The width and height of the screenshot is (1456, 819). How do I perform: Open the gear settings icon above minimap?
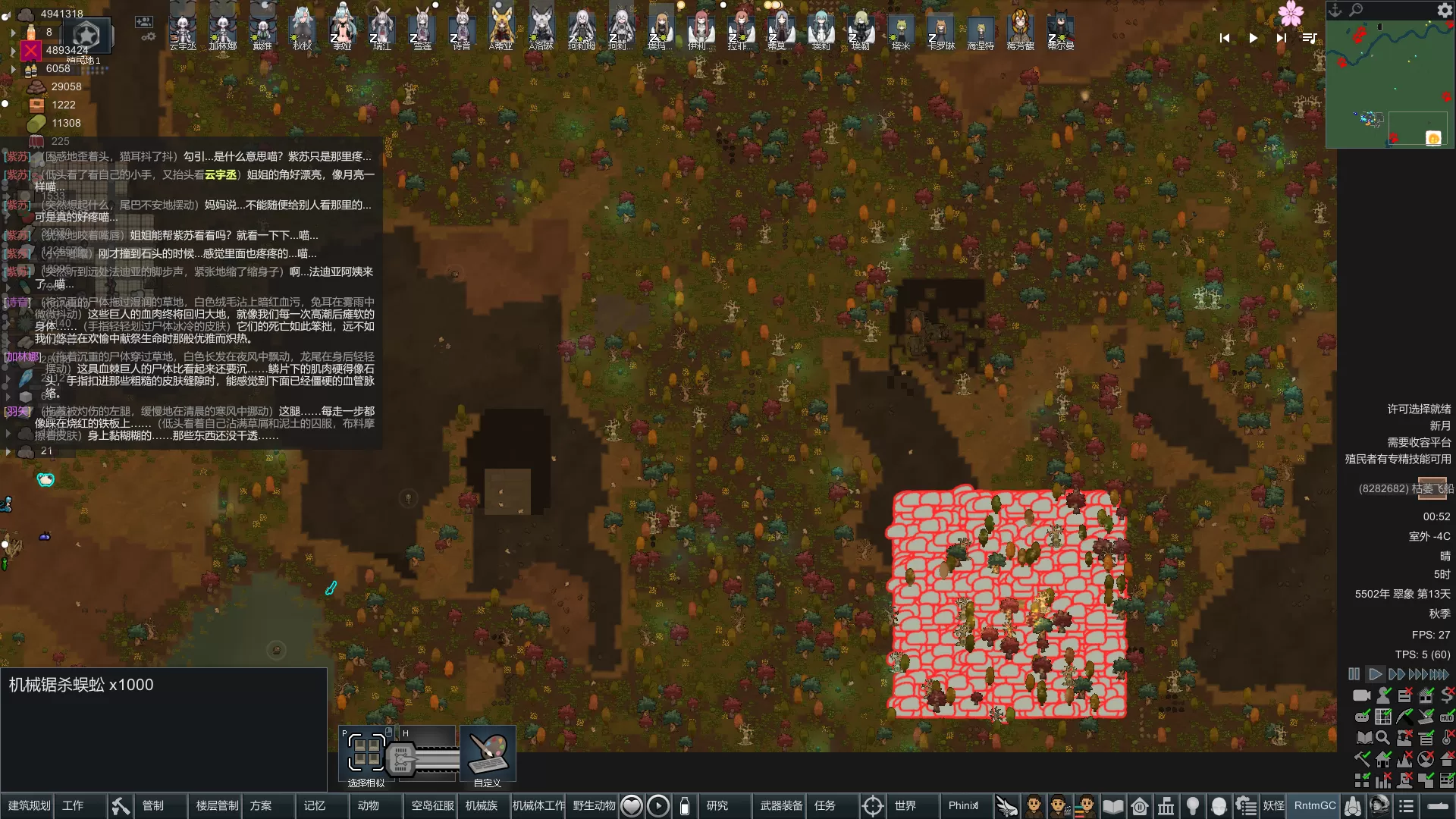pyautogui.click(x=1445, y=10)
